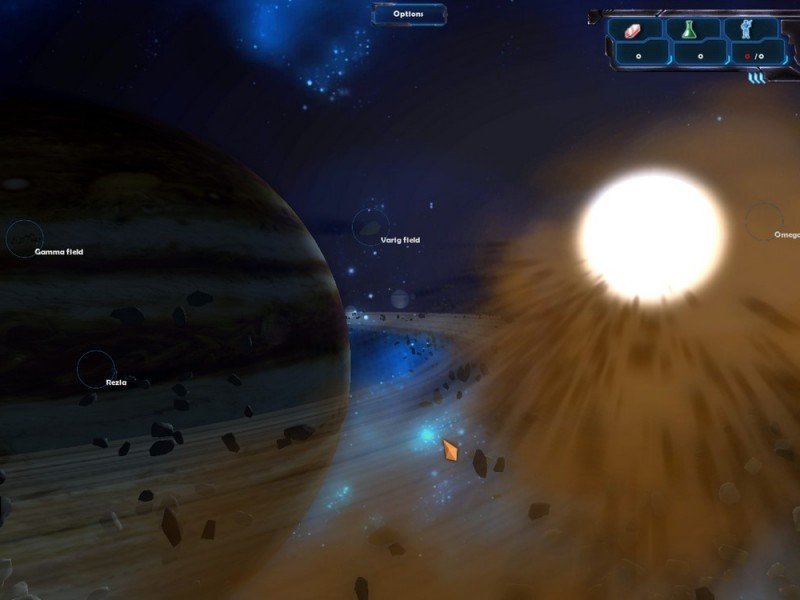Click the green flask resource icon

coord(689,30)
